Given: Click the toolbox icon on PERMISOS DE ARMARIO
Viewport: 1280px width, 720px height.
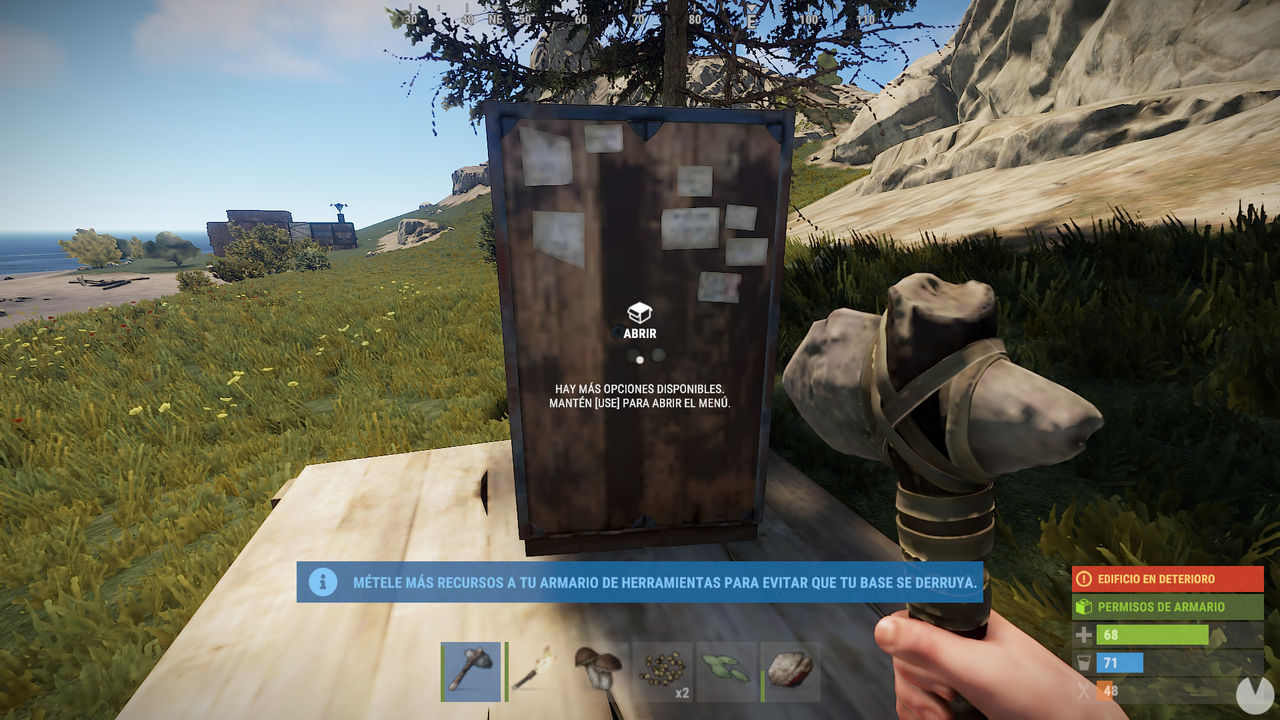Looking at the screenshot, I should pyautogui.click(x=1084, y=606).
